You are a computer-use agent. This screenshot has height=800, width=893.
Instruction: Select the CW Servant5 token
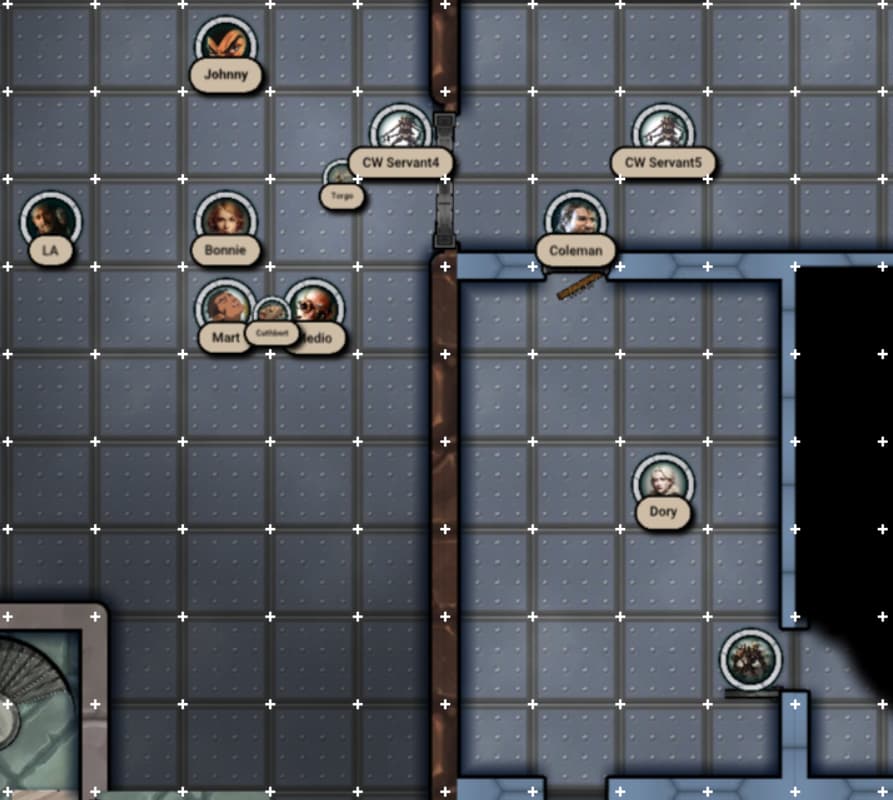coord(663,132)
